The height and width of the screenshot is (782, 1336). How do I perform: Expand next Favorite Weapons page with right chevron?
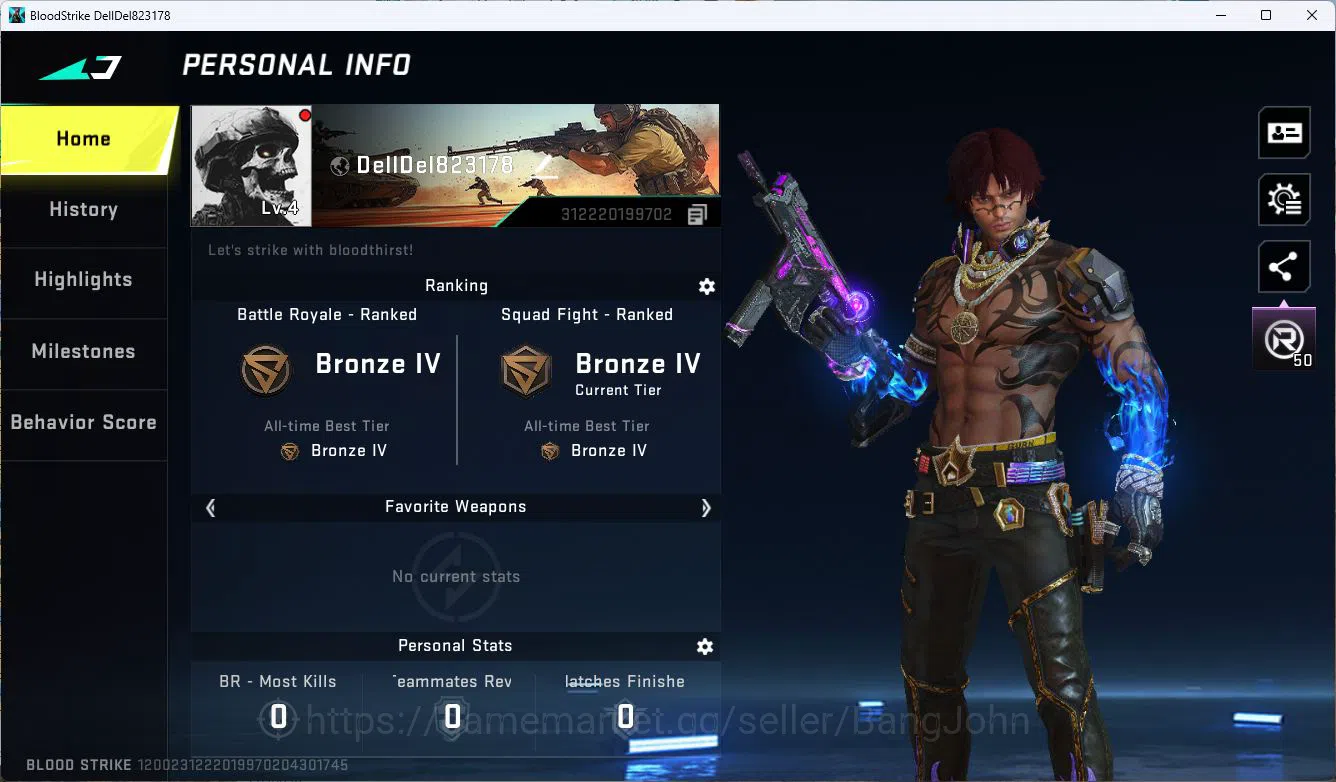pos(706,508)
